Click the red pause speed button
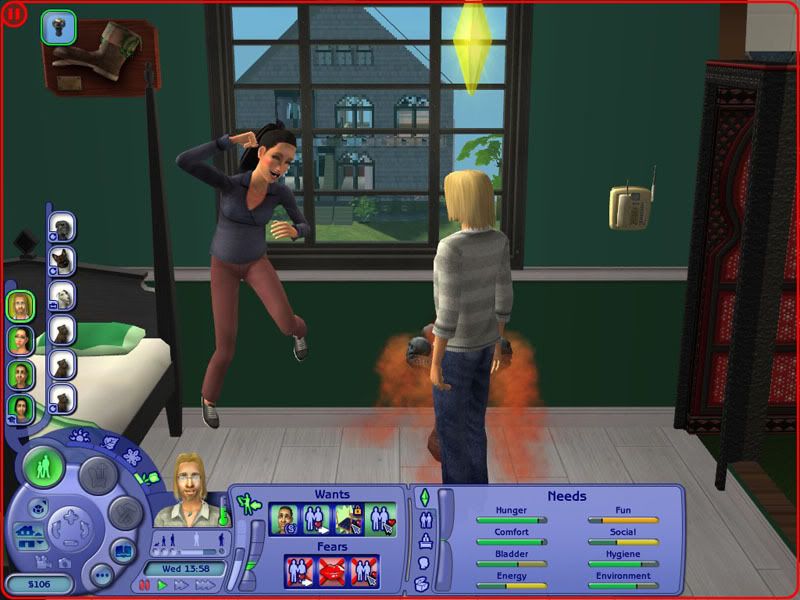Viewport: 800px width, 600px height. (146, 584)
